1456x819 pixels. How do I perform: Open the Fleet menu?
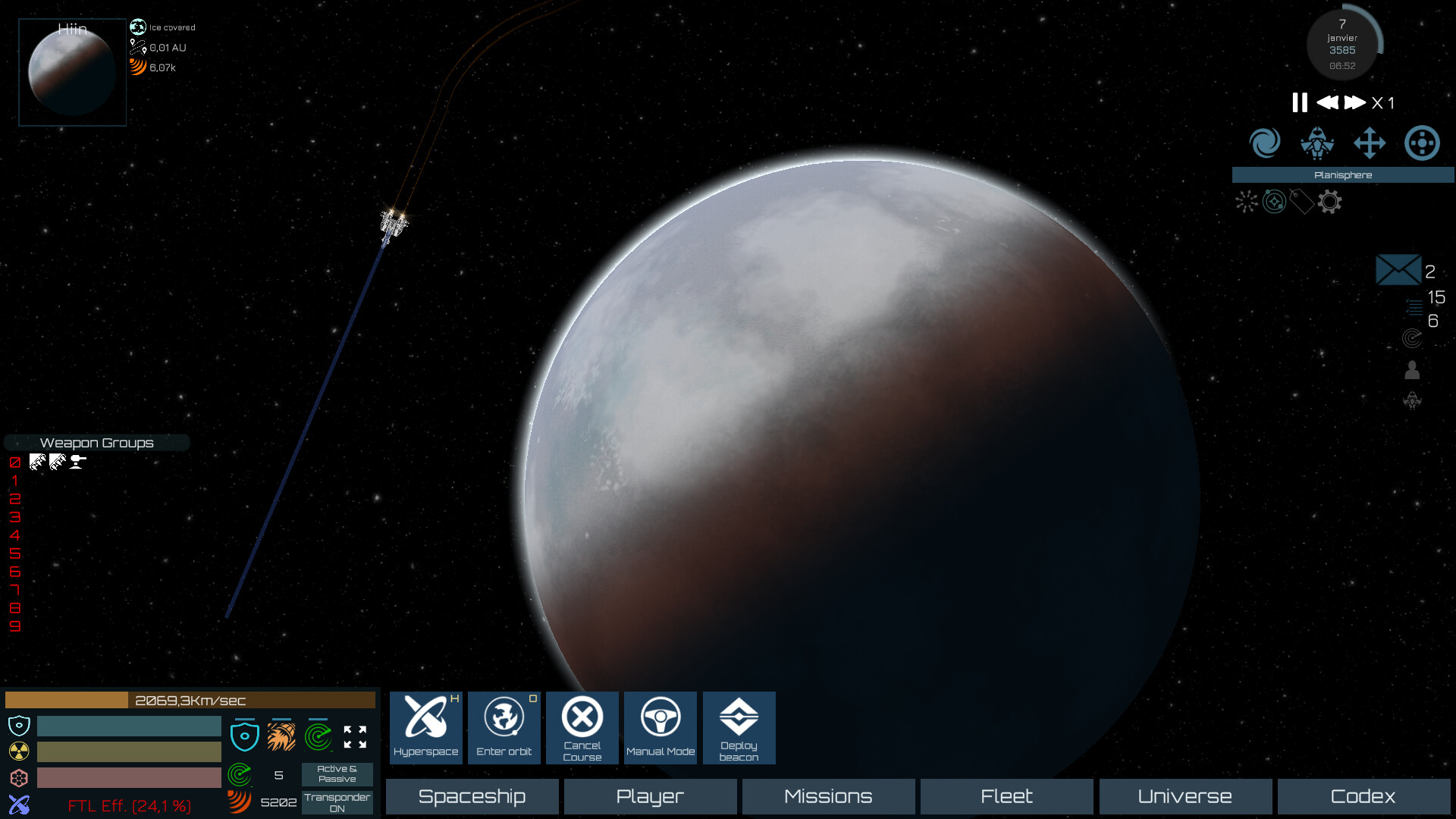1006,796
